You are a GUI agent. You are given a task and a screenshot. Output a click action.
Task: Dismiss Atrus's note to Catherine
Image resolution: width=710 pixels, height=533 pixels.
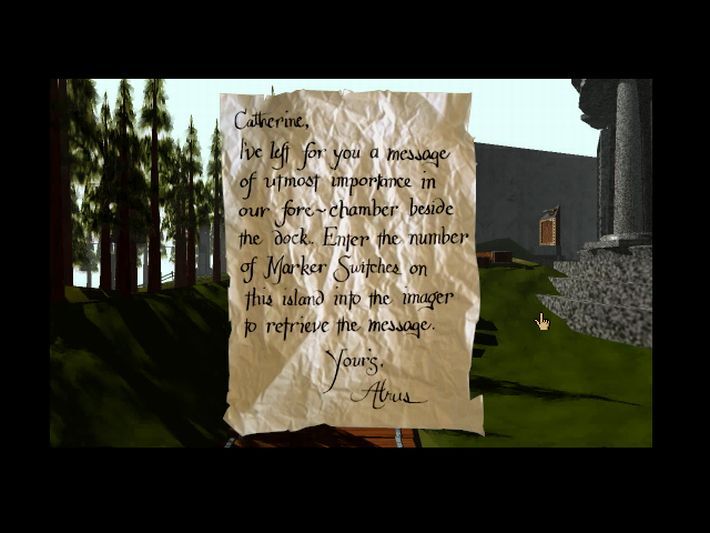[x=352, y=262]
